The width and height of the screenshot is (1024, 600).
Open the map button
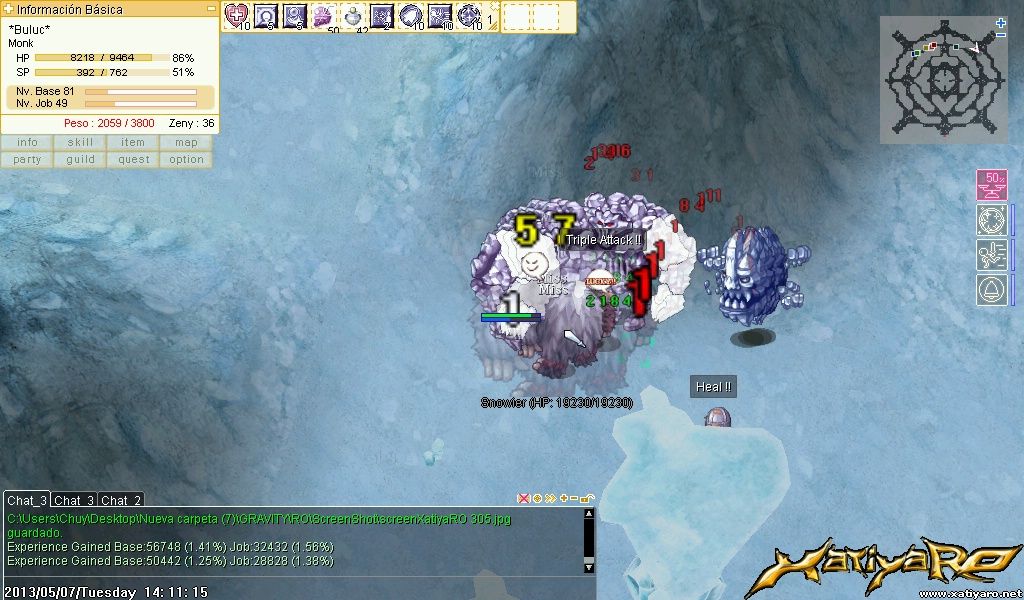pyautogui.click(x=186, y=143)
